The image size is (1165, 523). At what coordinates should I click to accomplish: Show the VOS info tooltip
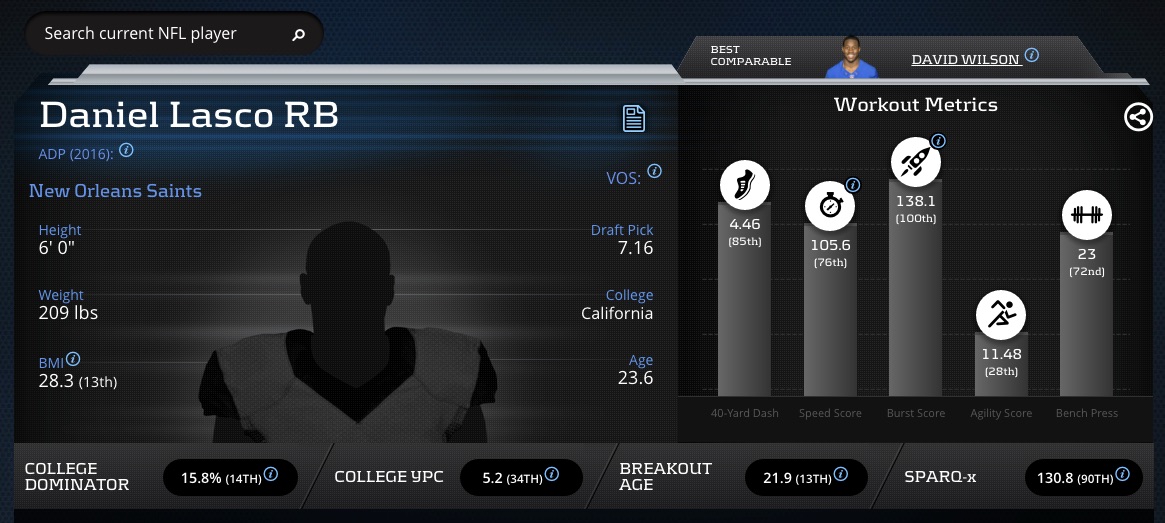[x=654, y=171]
